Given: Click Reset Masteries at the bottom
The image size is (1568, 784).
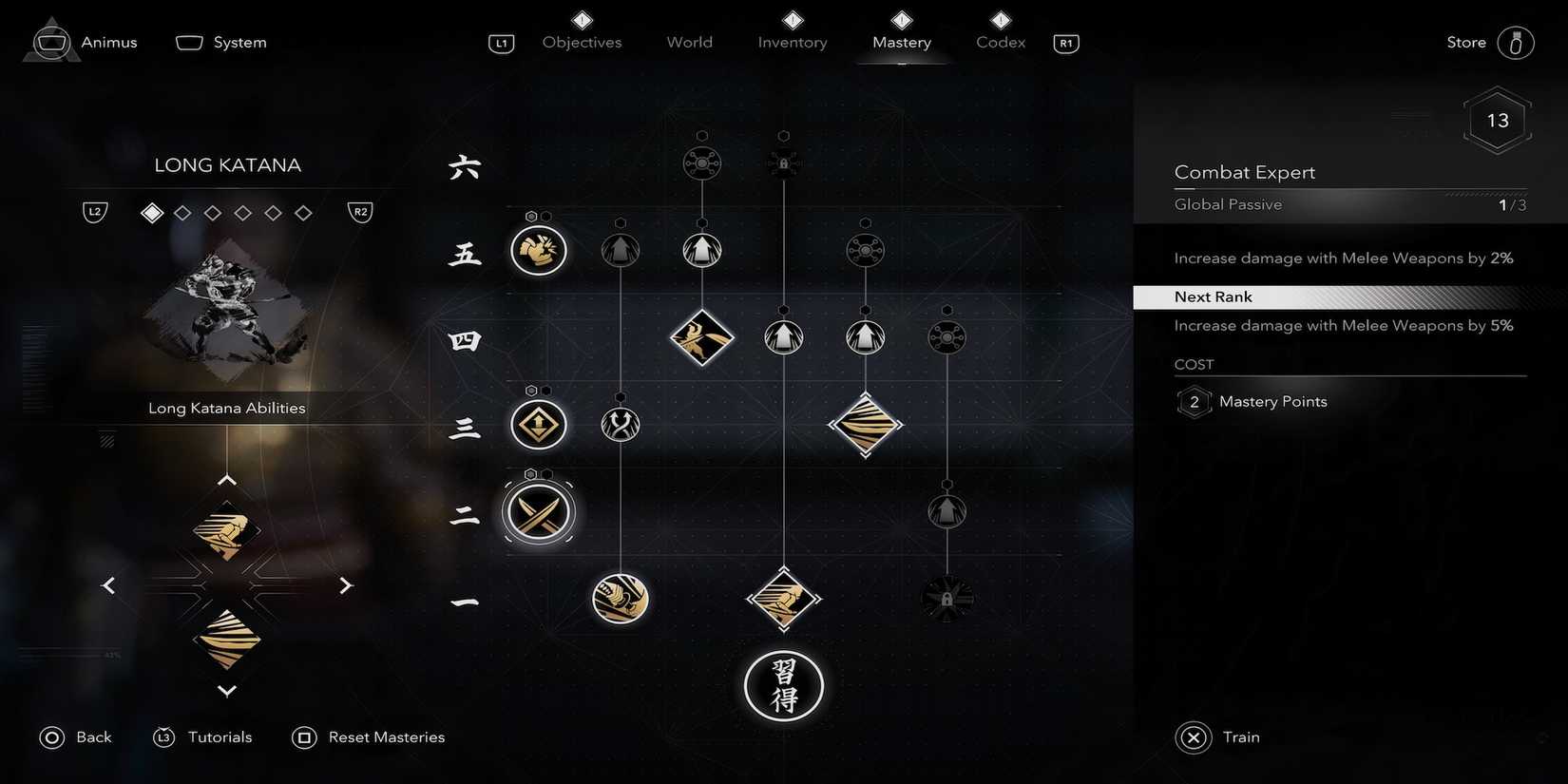Looking at the screenshot, I should click(386, 736).
